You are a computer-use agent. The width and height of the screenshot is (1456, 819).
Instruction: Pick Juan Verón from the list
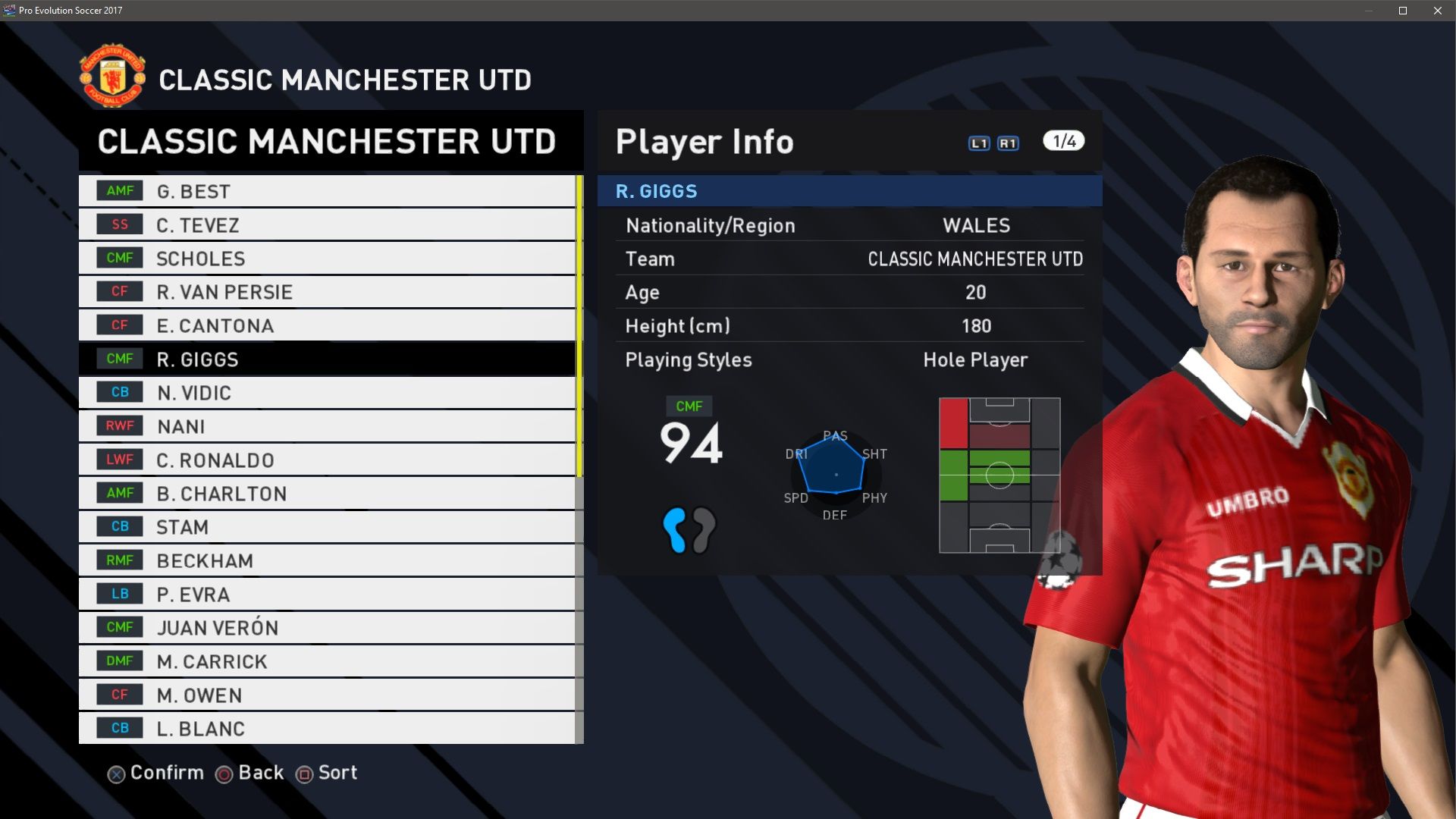326,628
